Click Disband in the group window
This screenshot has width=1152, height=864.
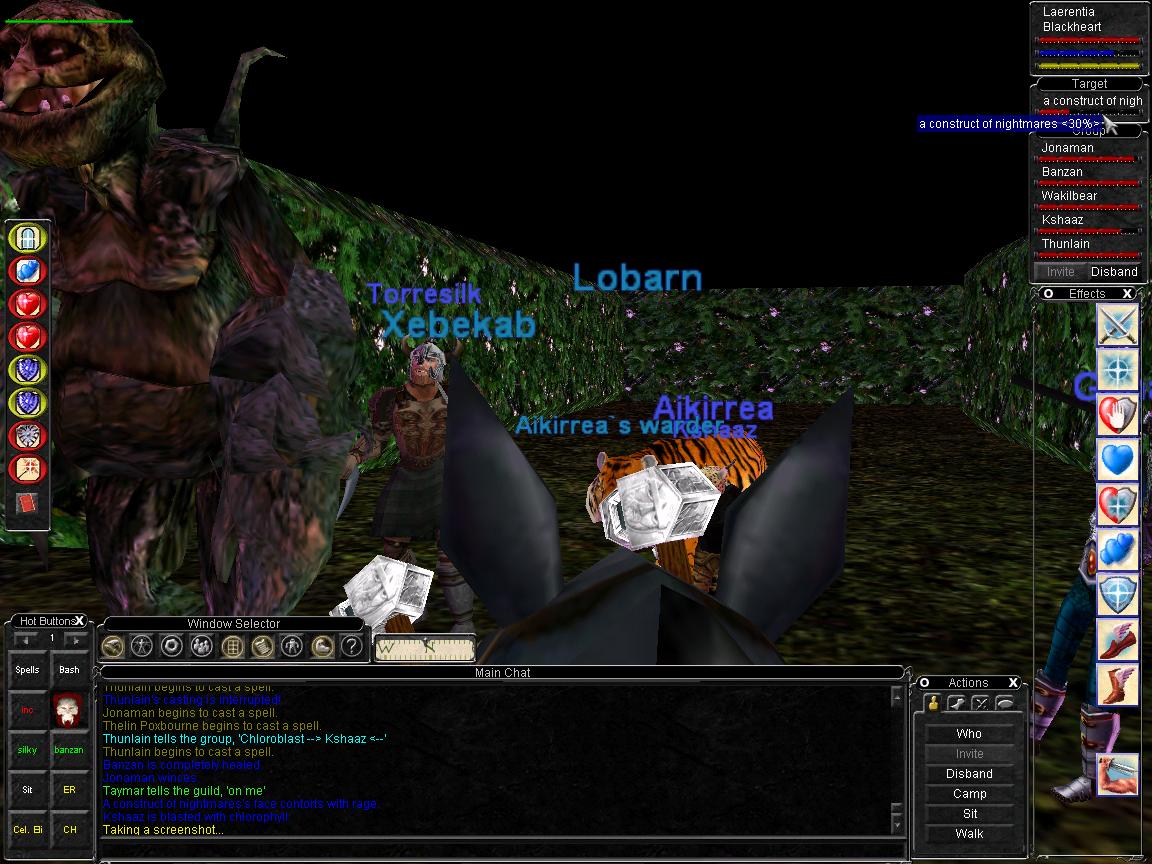1114,272
